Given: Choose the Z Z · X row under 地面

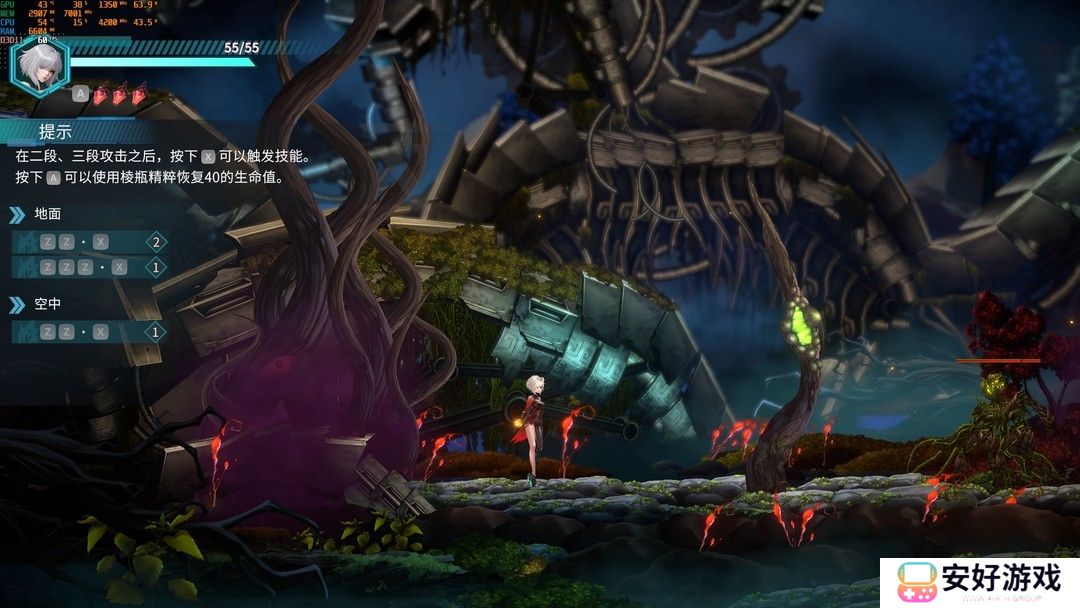Looking at the screenshot, I should [x=88, y=242].
